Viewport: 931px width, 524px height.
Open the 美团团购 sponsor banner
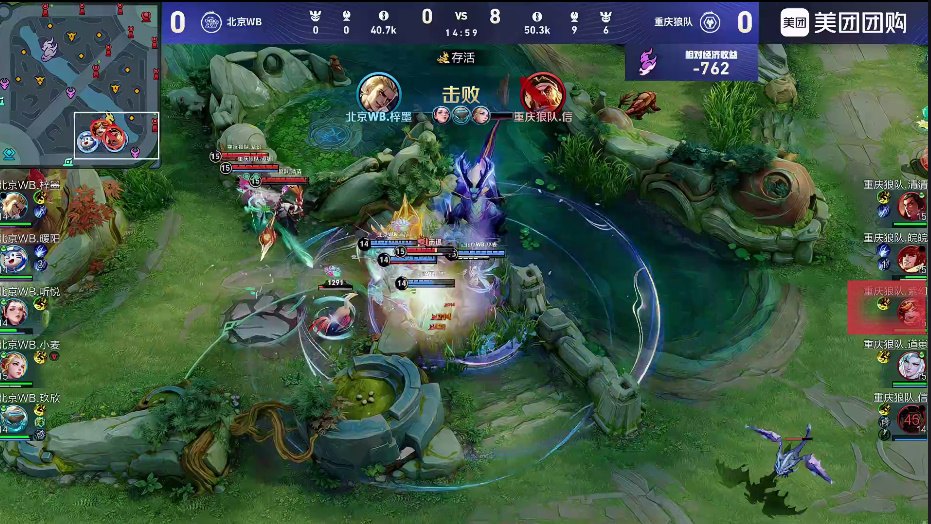click(843, 23)
